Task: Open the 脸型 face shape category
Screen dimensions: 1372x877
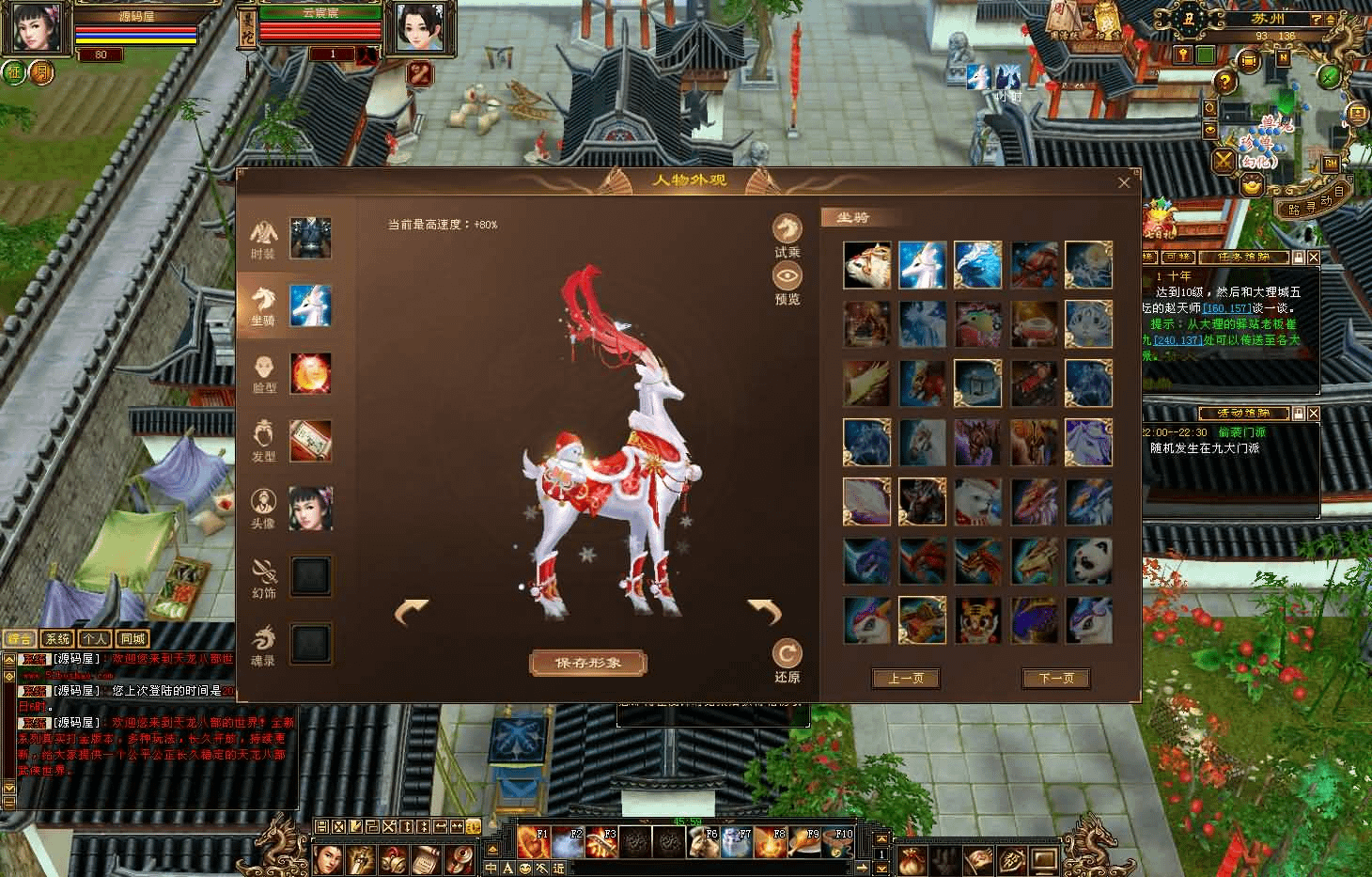Action: click(x=264, y=373)
